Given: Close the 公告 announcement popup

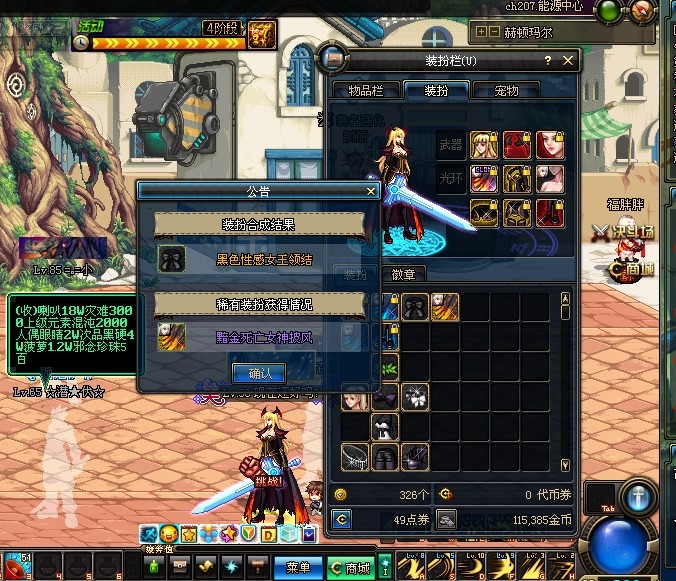Looking at the screenshot, I should pos(371,191).
